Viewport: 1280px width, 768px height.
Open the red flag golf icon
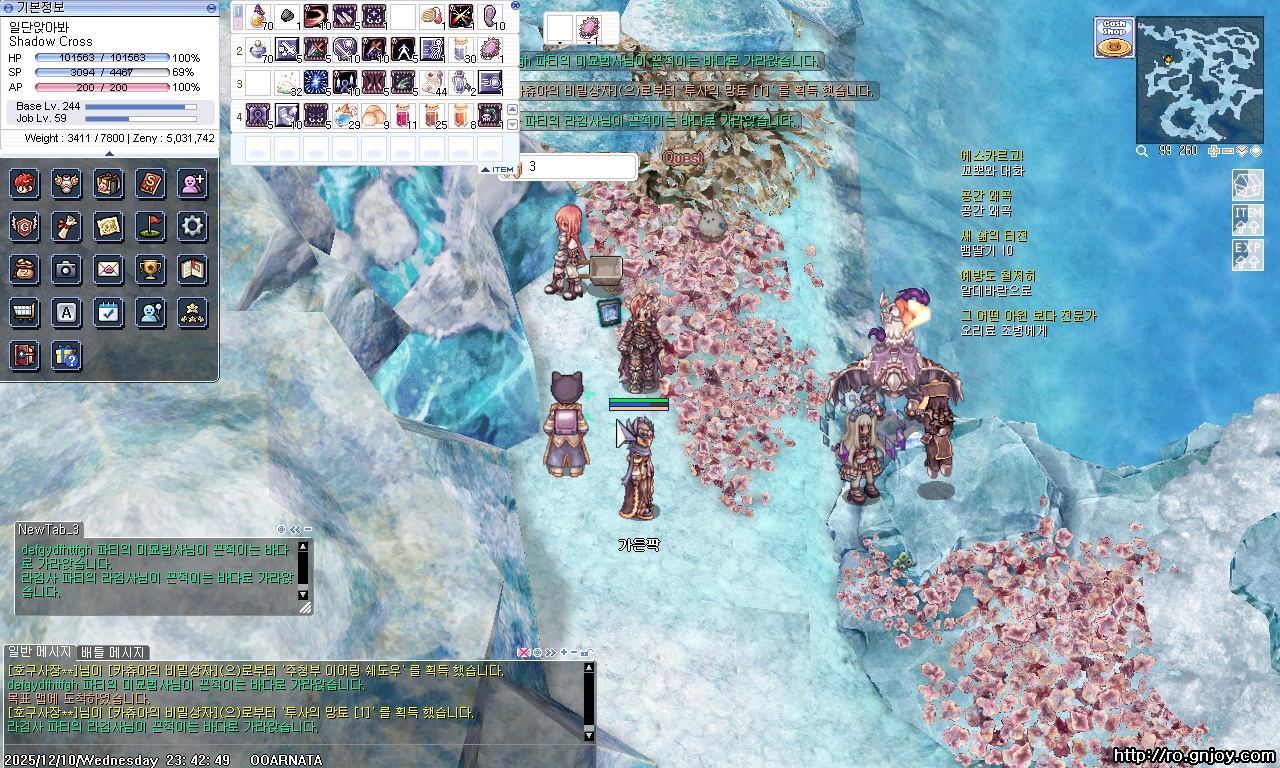[x=150, y=226]
